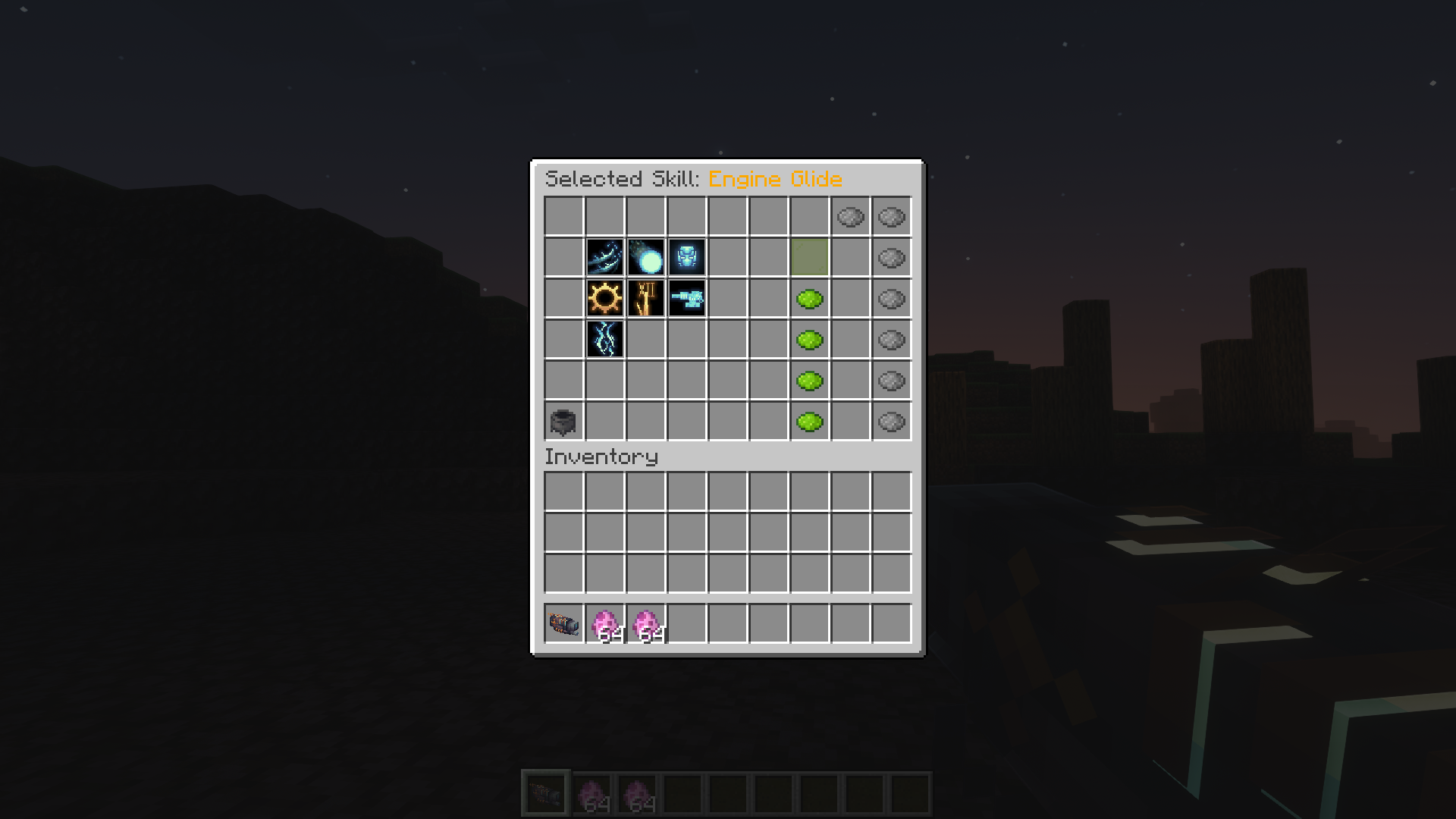This screenshot has height=819, width=1456.
Task: Select the lightning bolt skill icon
Action: pos(604,340)
